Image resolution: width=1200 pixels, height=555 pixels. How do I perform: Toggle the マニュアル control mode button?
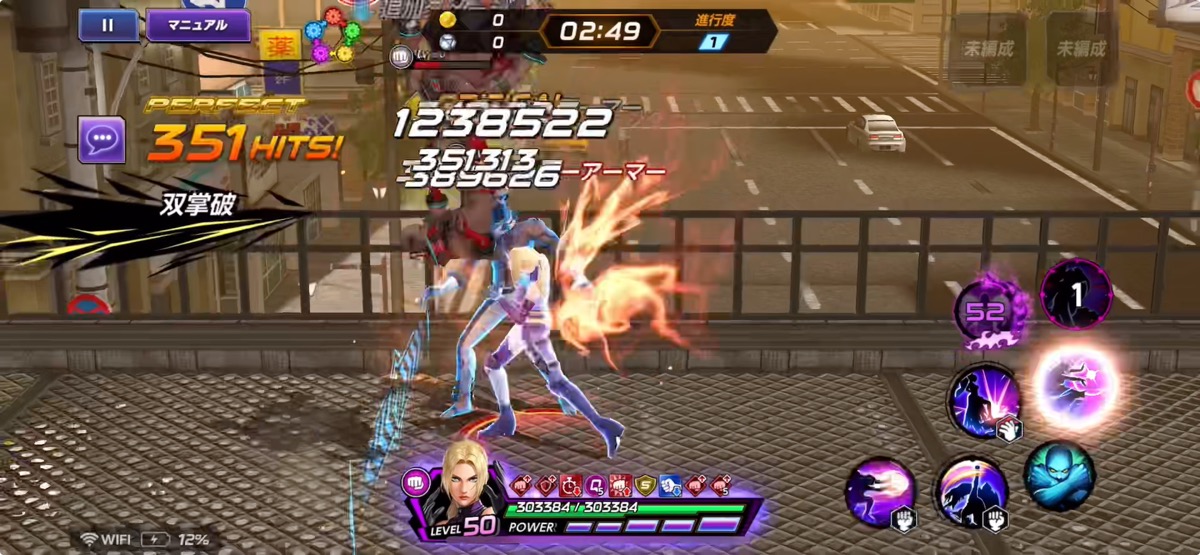(x=198, y=25)
